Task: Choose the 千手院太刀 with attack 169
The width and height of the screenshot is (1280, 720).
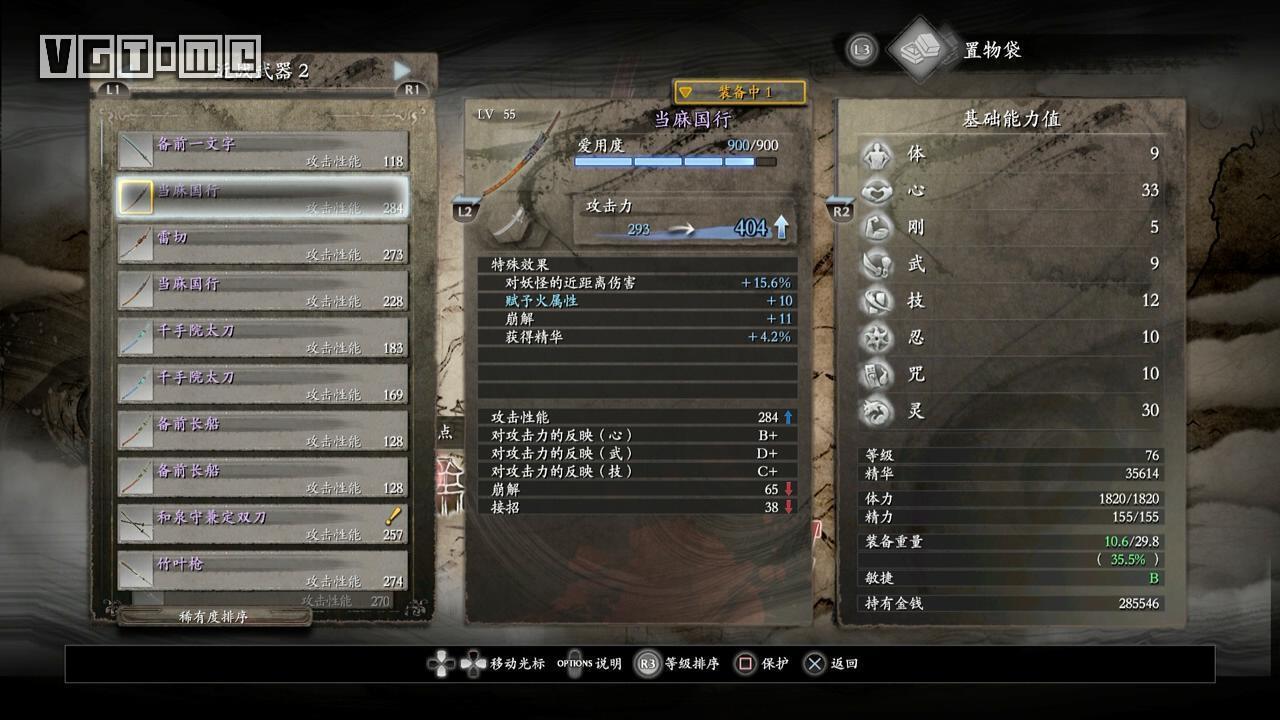Action: (263, 384)
